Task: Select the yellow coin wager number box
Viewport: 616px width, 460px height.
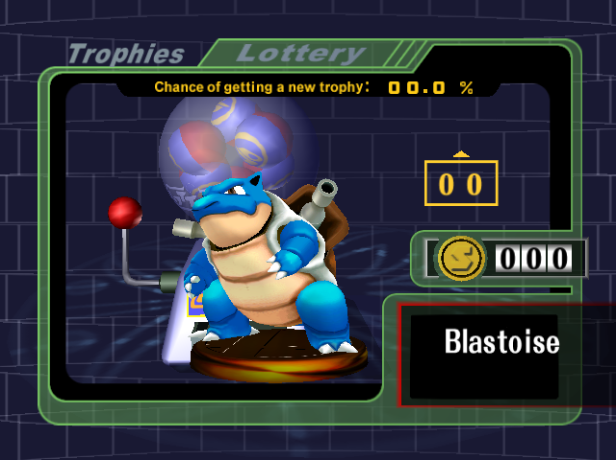Action: [x=461, y=183]
